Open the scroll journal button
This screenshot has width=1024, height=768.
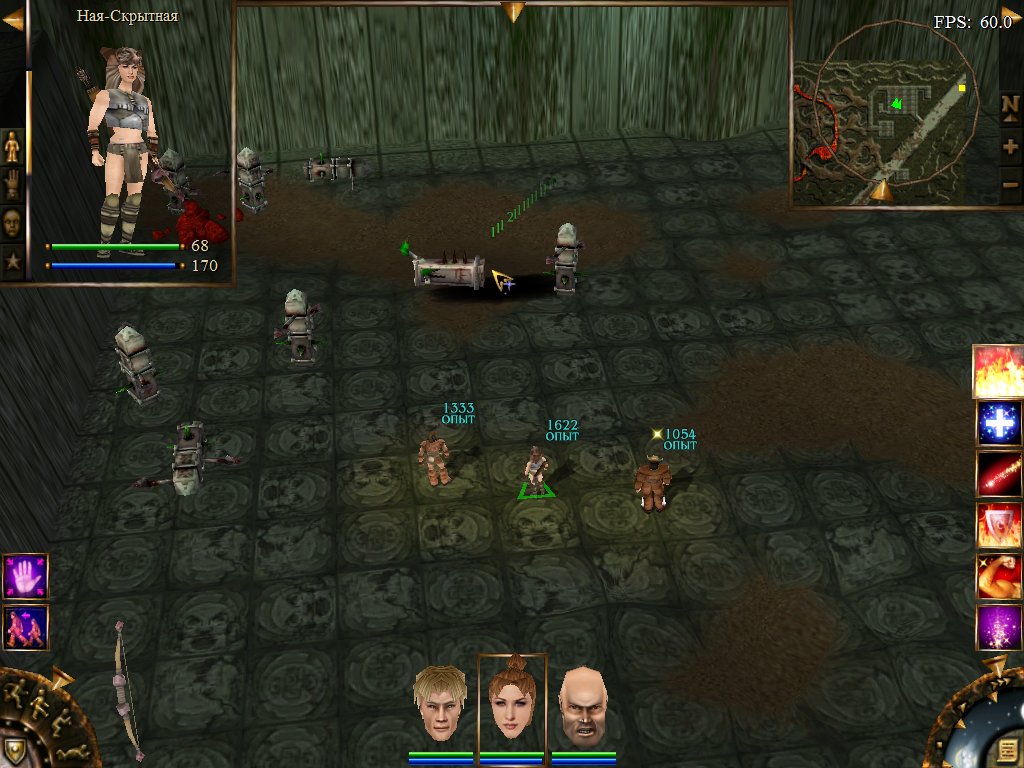click(x=1007, y=749)
